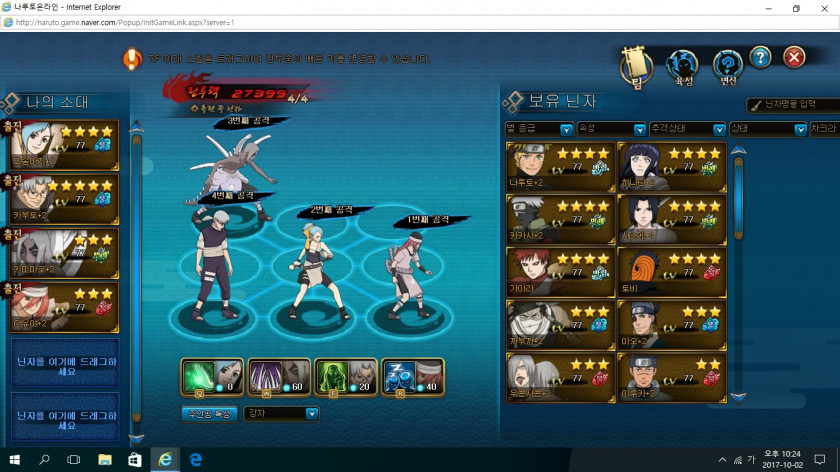Open the 추격상태 filter dropdown
Image resolution: width=840 pixels, height=472 pixels.
[687, 129]
